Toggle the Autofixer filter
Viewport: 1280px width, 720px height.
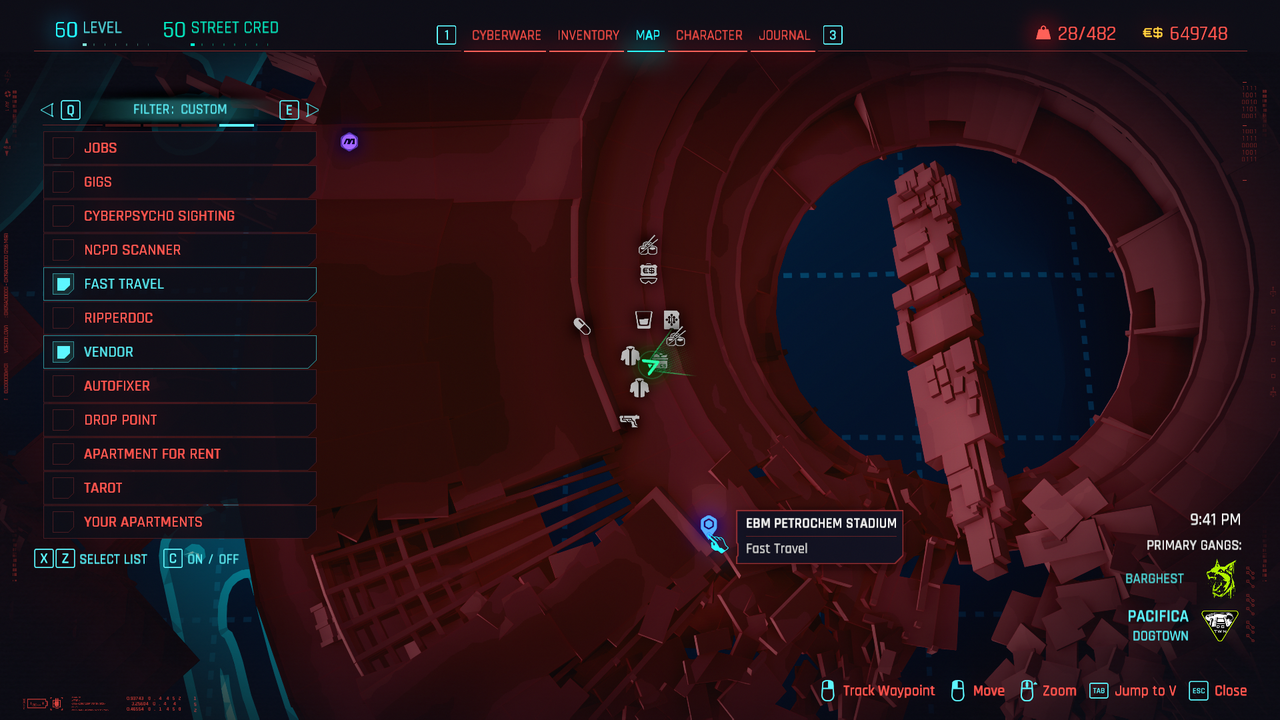pyautogui.click(x=64, y=386)
